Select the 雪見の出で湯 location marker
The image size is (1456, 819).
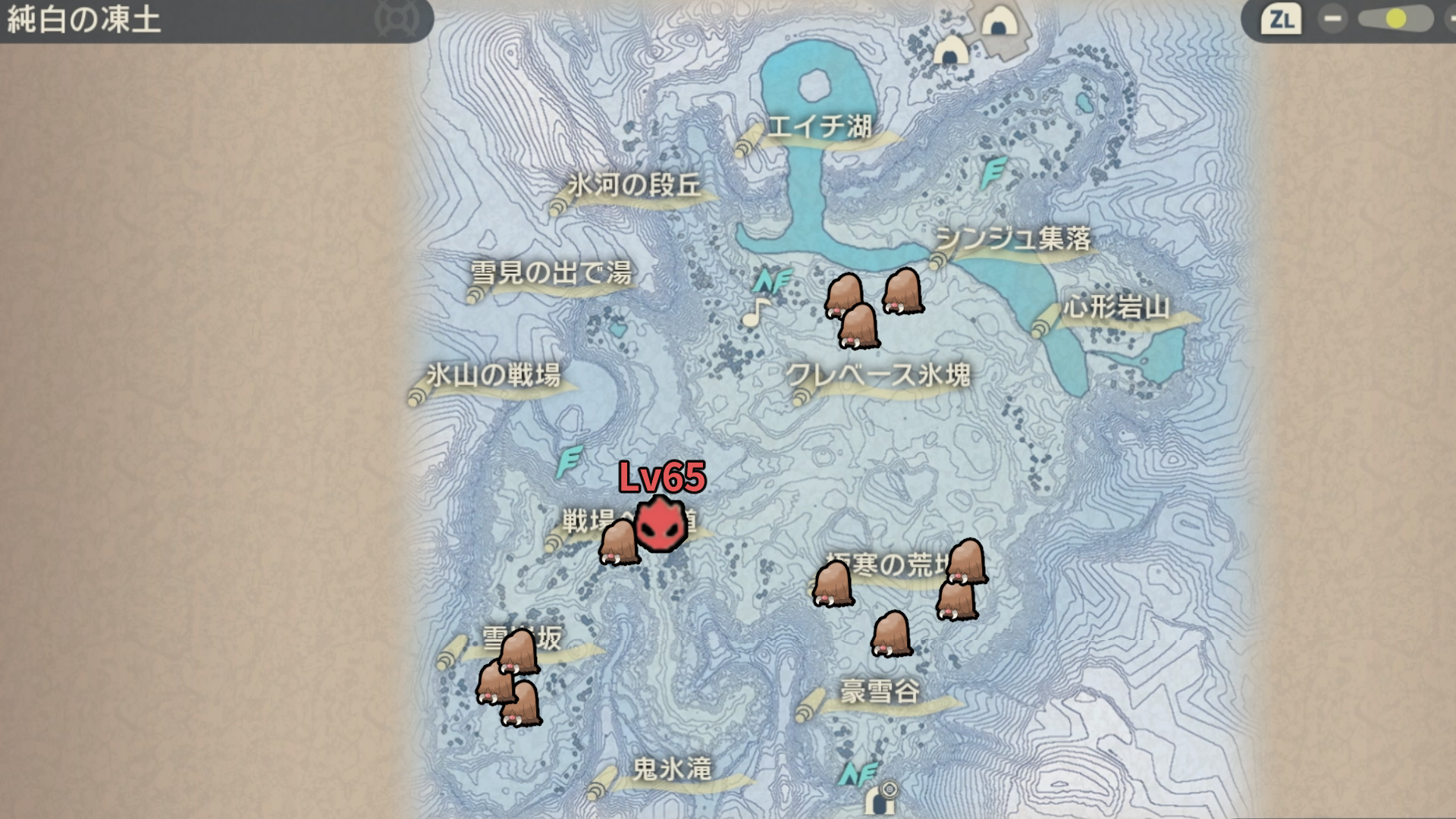pyautogui.click(x=551, y=273)
